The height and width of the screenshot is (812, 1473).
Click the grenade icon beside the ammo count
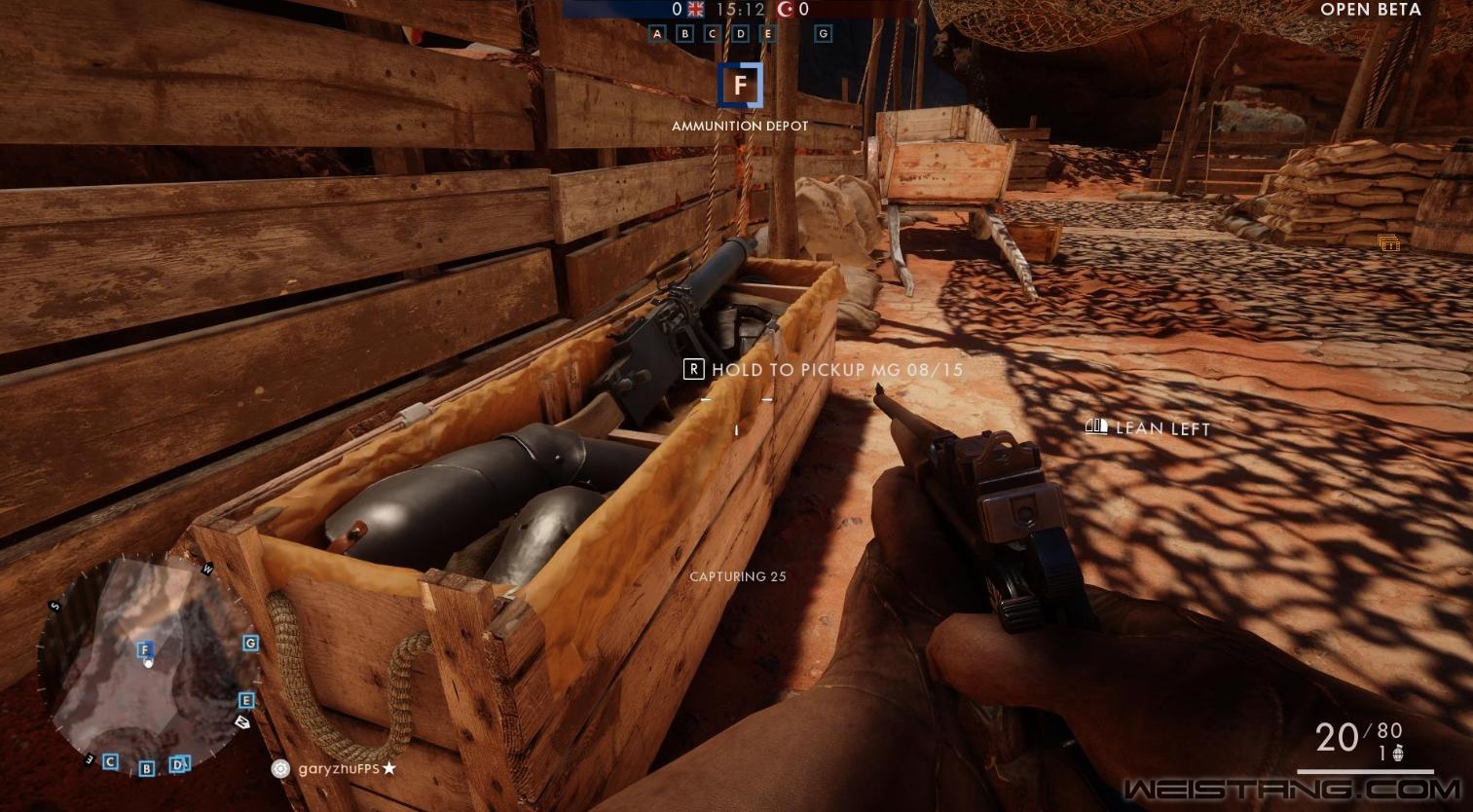[1398, 754]
